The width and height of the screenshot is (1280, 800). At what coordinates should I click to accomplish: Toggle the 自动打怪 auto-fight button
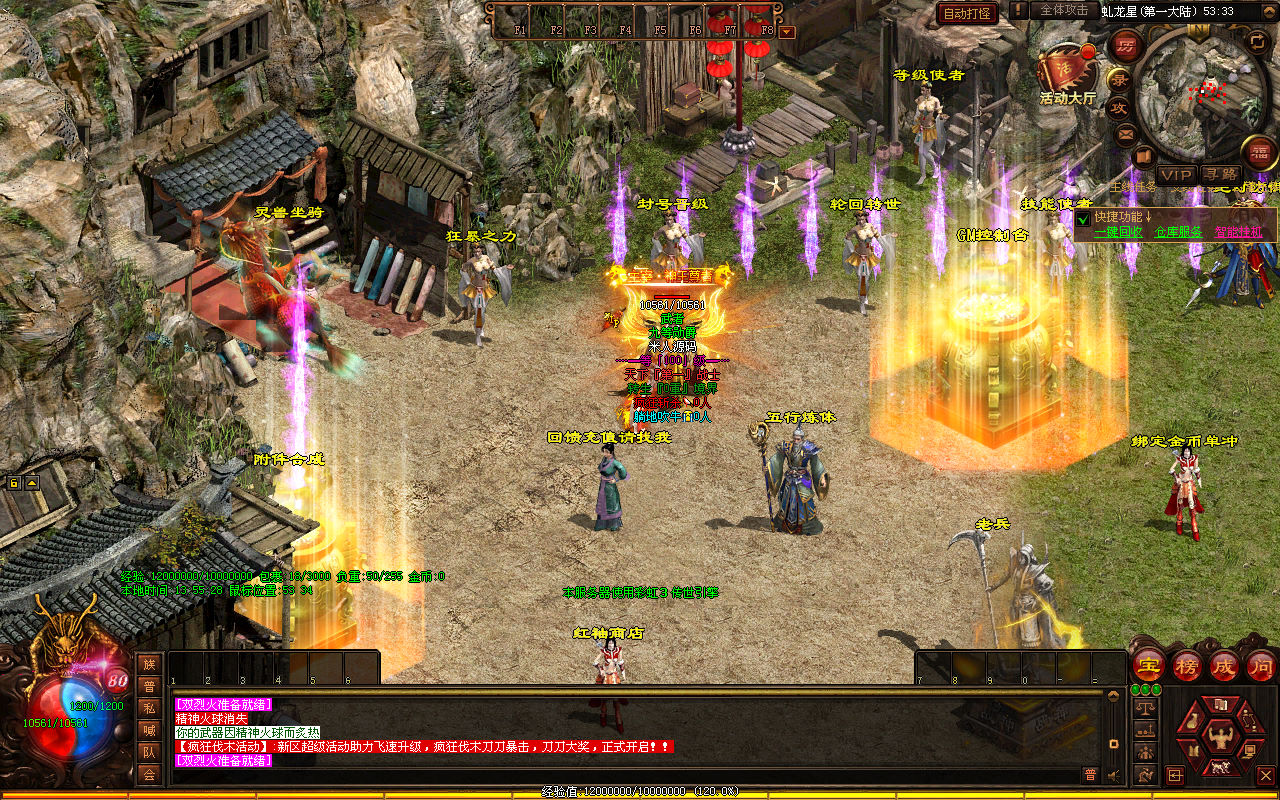[967, 13]
